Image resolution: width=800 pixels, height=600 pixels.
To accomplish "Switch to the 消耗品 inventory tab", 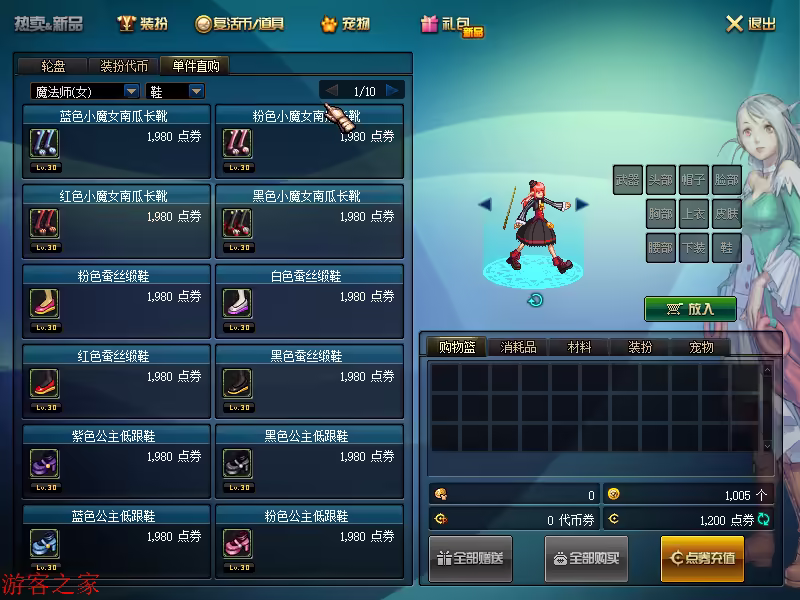I will pyautogui.click(x=518, y=347).
